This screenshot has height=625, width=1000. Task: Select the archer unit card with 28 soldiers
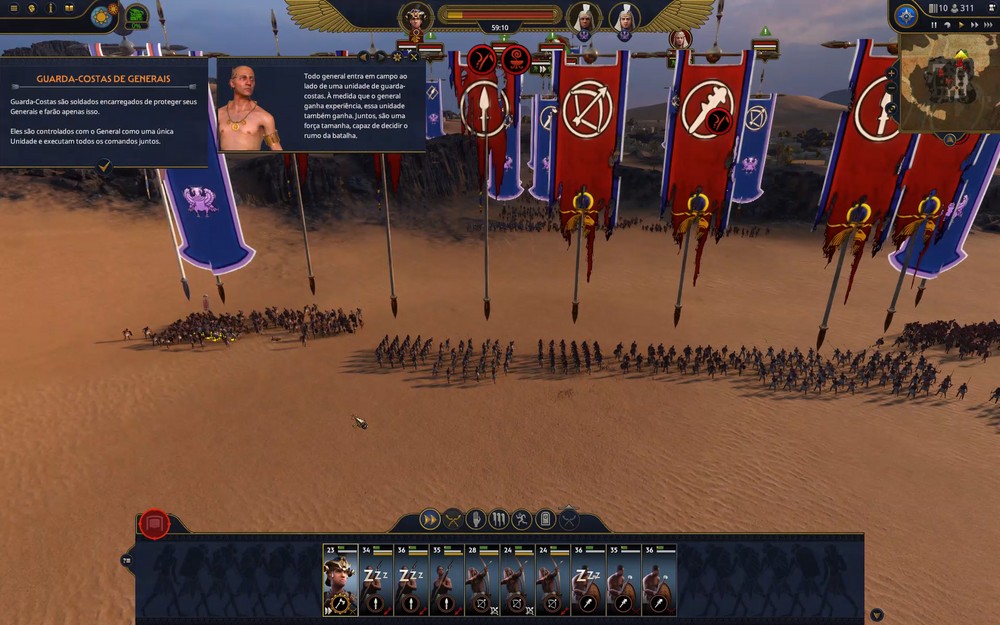(484, 580)
